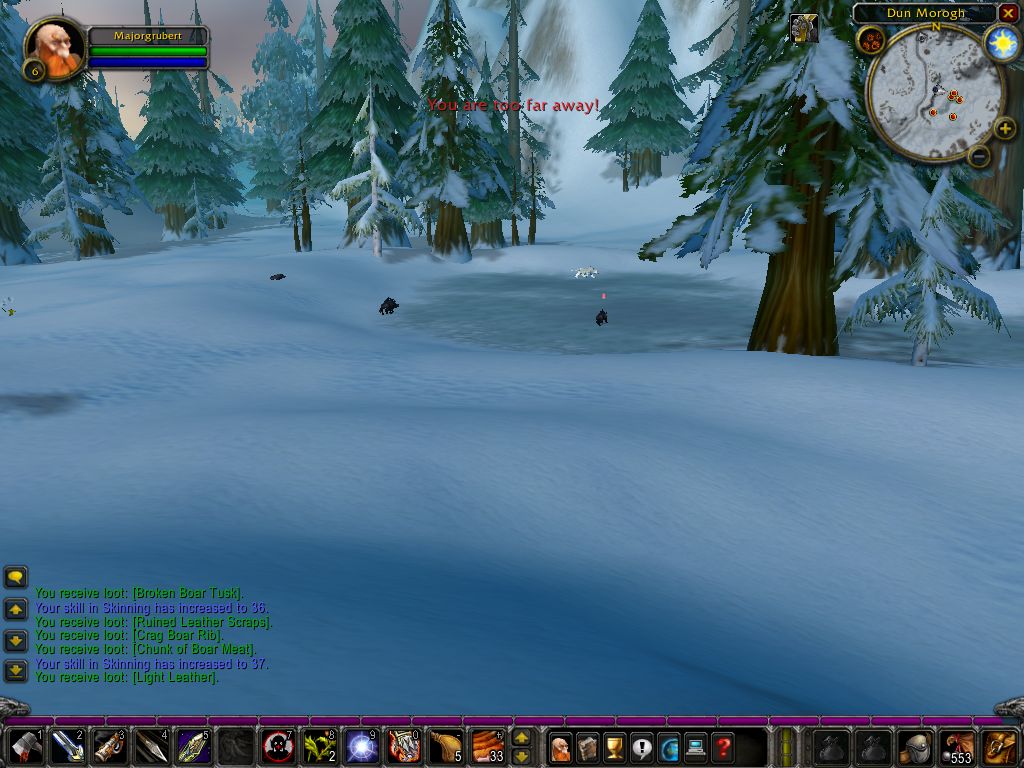The width and height of the screenshot is (1024, 768).
Task: Activate the red skull-face ability in slot 7
Action: 278,746
